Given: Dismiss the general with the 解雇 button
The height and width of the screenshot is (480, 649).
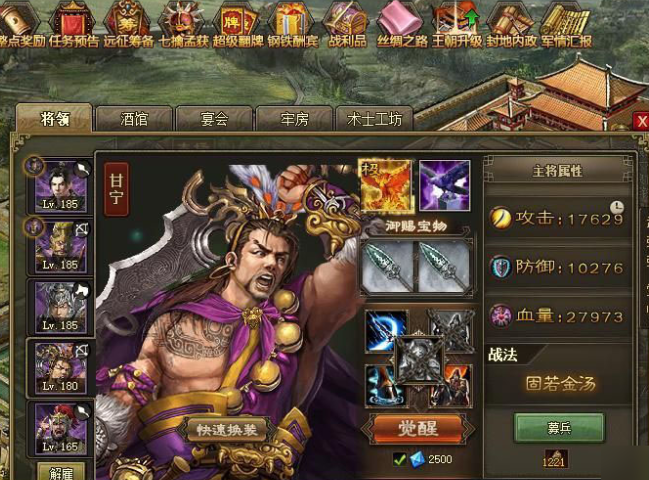Looking at the screenshot, I should (60, 471).
